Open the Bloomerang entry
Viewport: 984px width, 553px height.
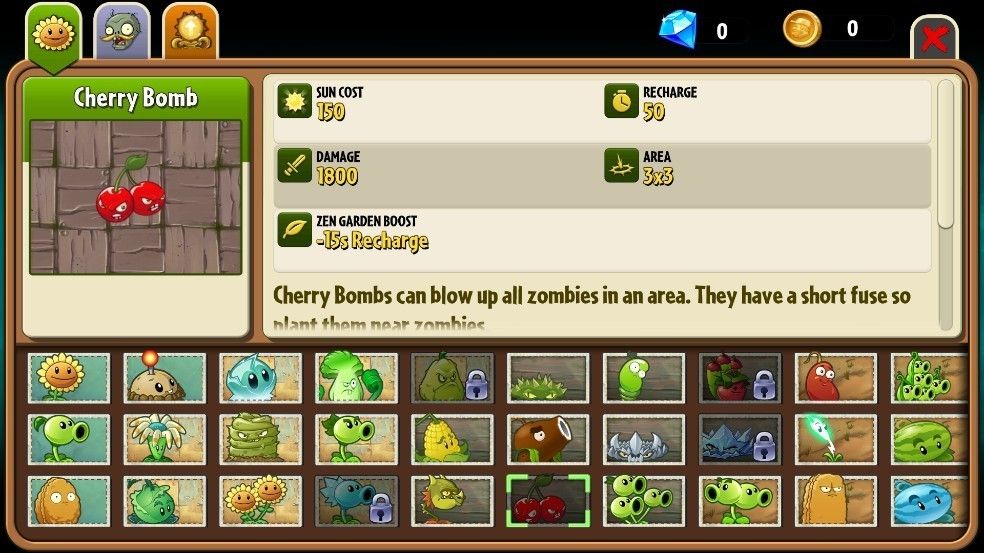(x=164, y=440)
